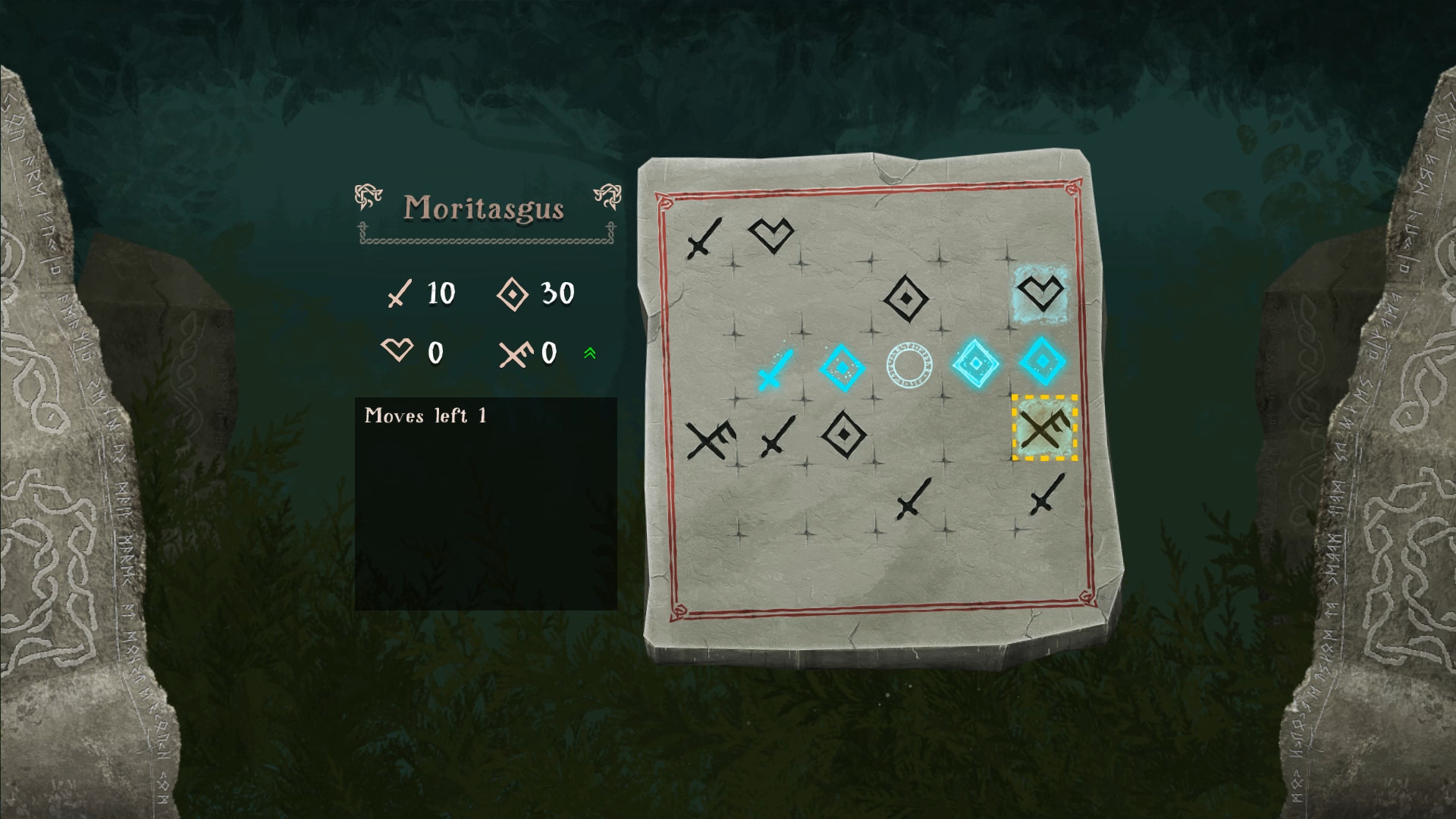Pick the glowing cyan sword tile

click(x=777, y=369)
